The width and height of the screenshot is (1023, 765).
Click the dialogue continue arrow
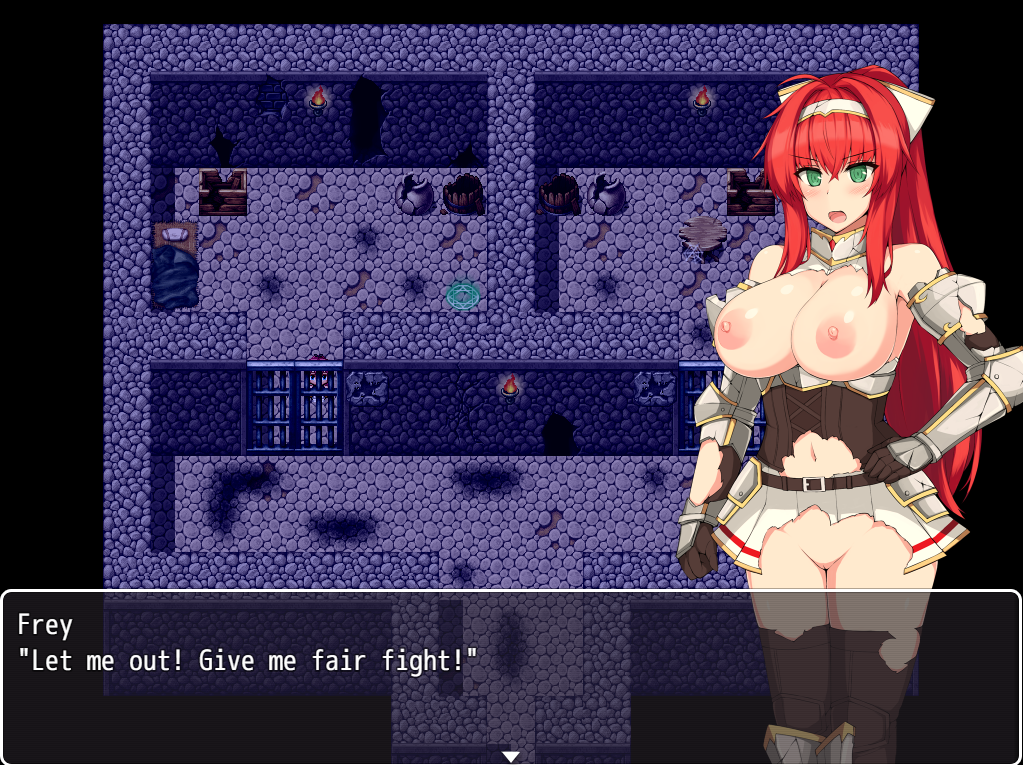point(511,756)
